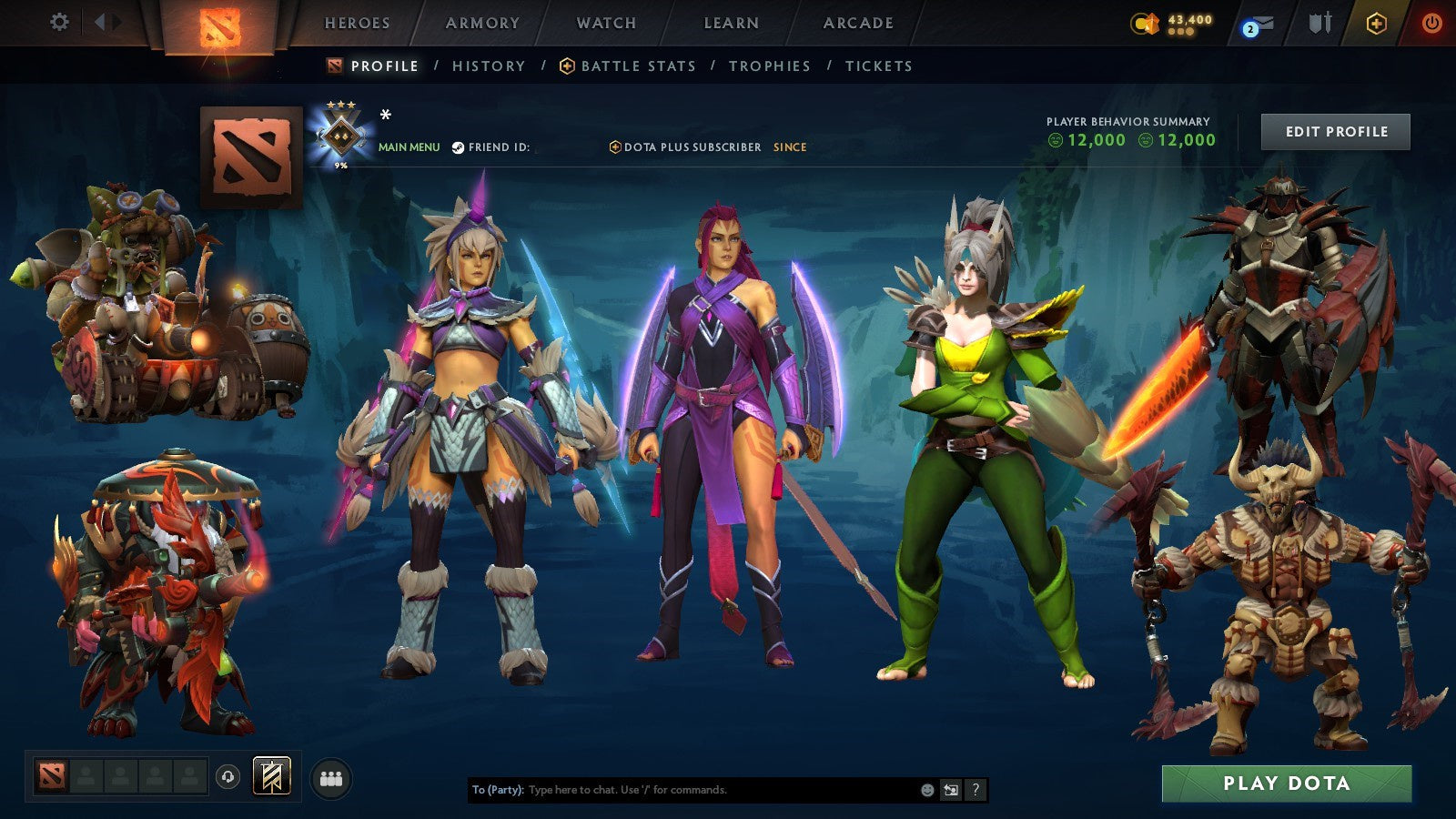Toggle the chat channel switch icon
Screen dimensions: 1456x819
(949, 790)
